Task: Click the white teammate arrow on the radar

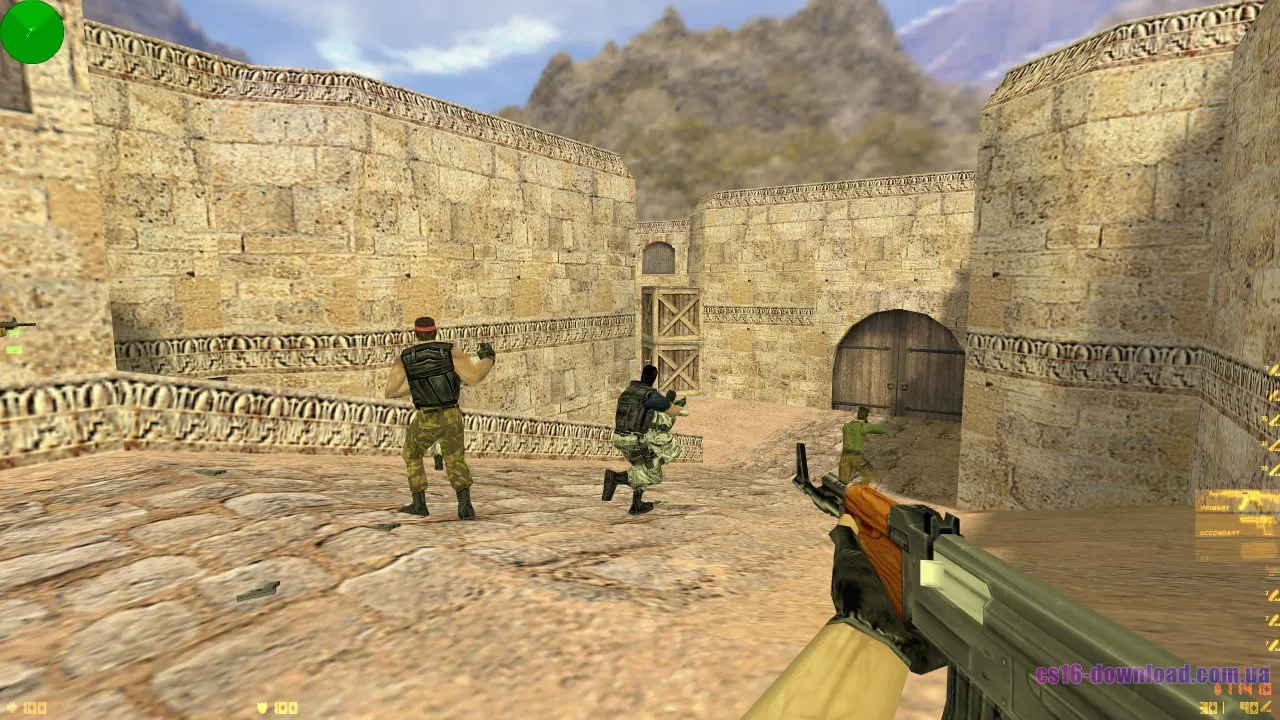Action: coord(32,27)
